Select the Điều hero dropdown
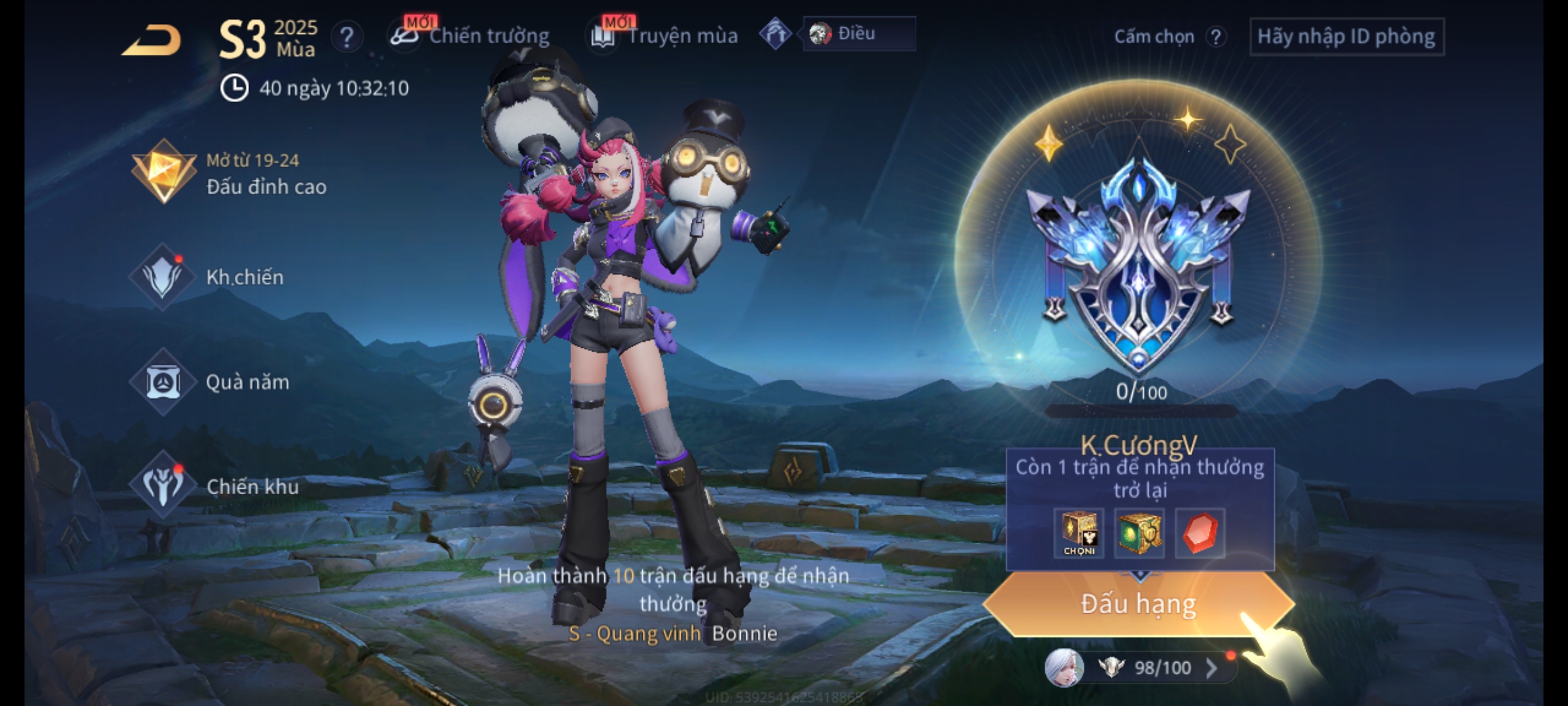 coord(858,34)
